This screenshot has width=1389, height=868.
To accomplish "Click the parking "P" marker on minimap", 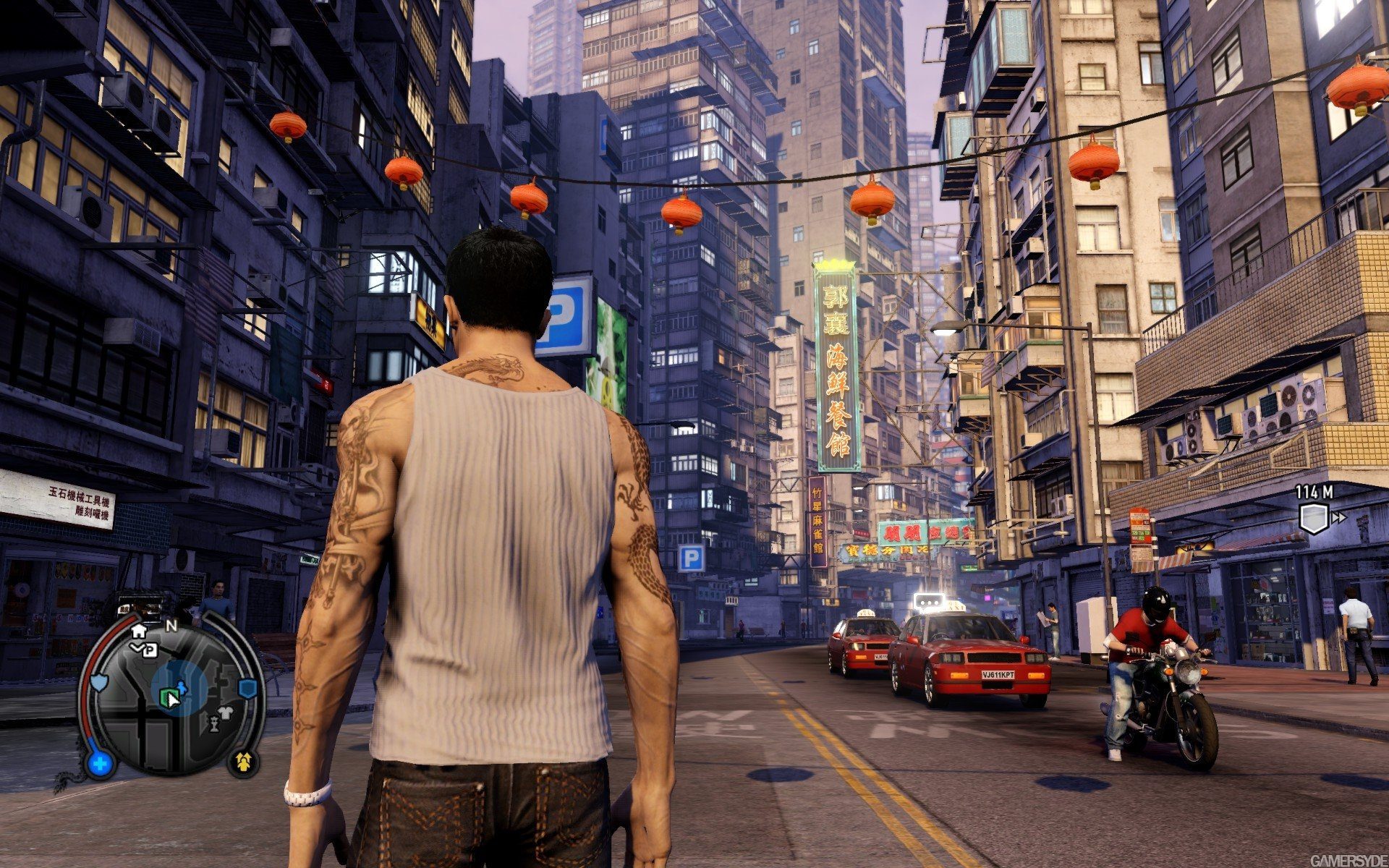I will click(150, 650).
